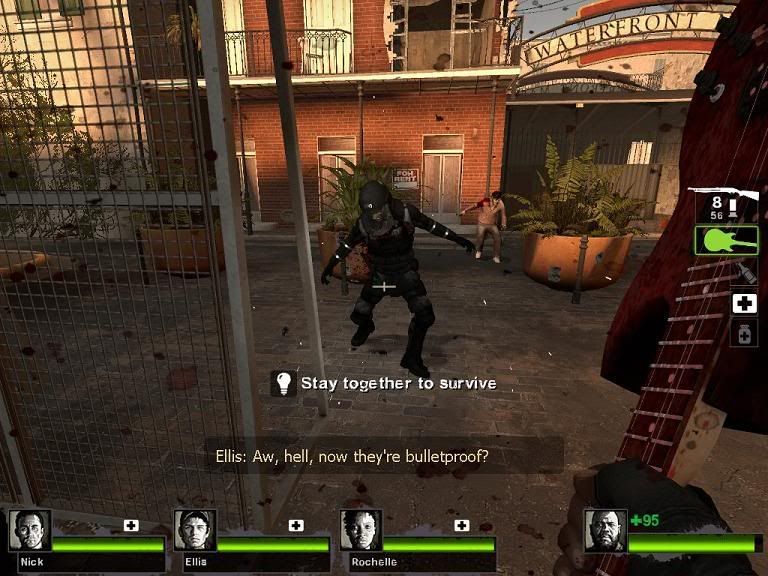Select the pain pills bottle slot
This screenshot has height=576, width=768.
[743, 333]
